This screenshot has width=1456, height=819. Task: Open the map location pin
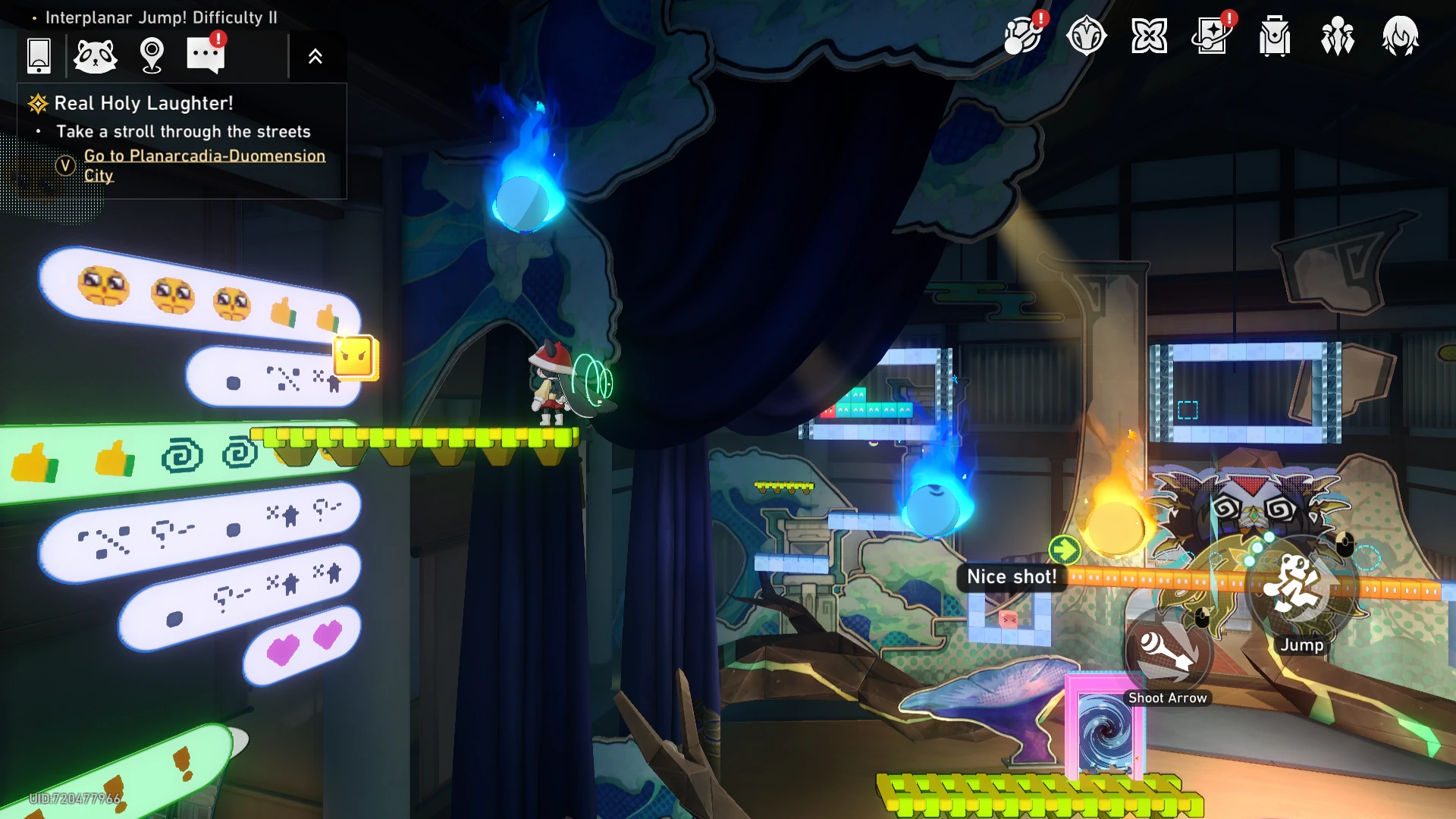152,55
